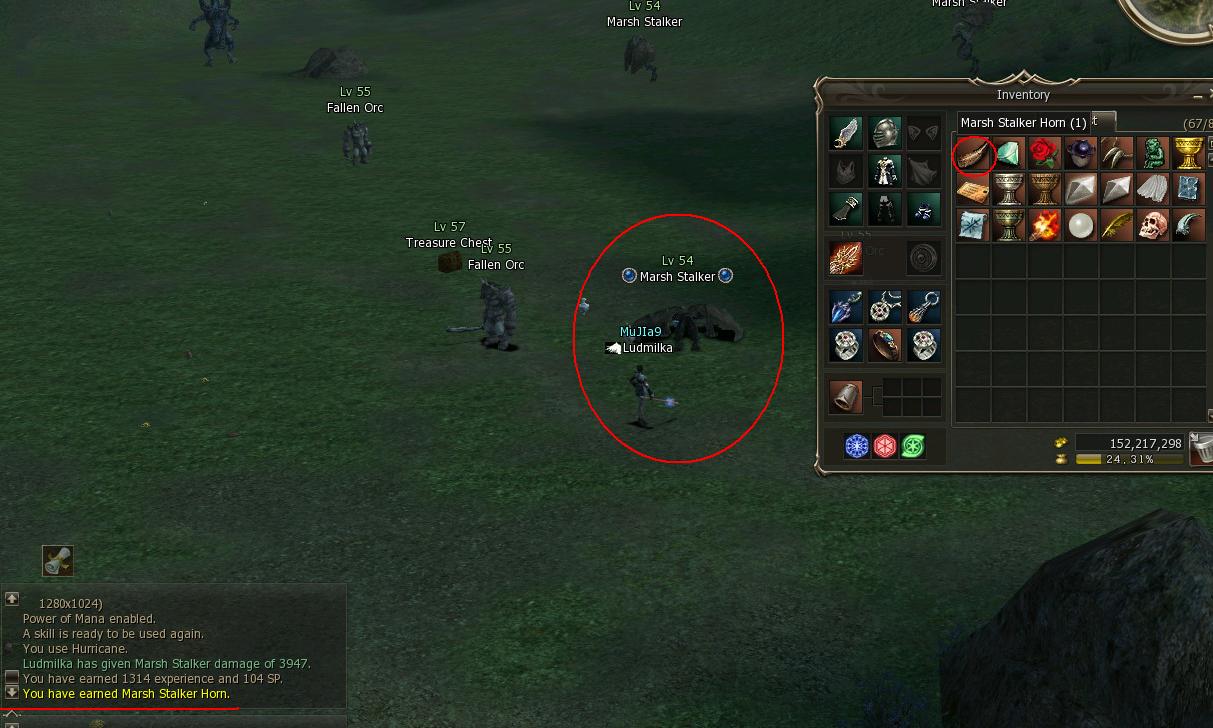Click the red rose inventory item

click(x=1044, y=155)
